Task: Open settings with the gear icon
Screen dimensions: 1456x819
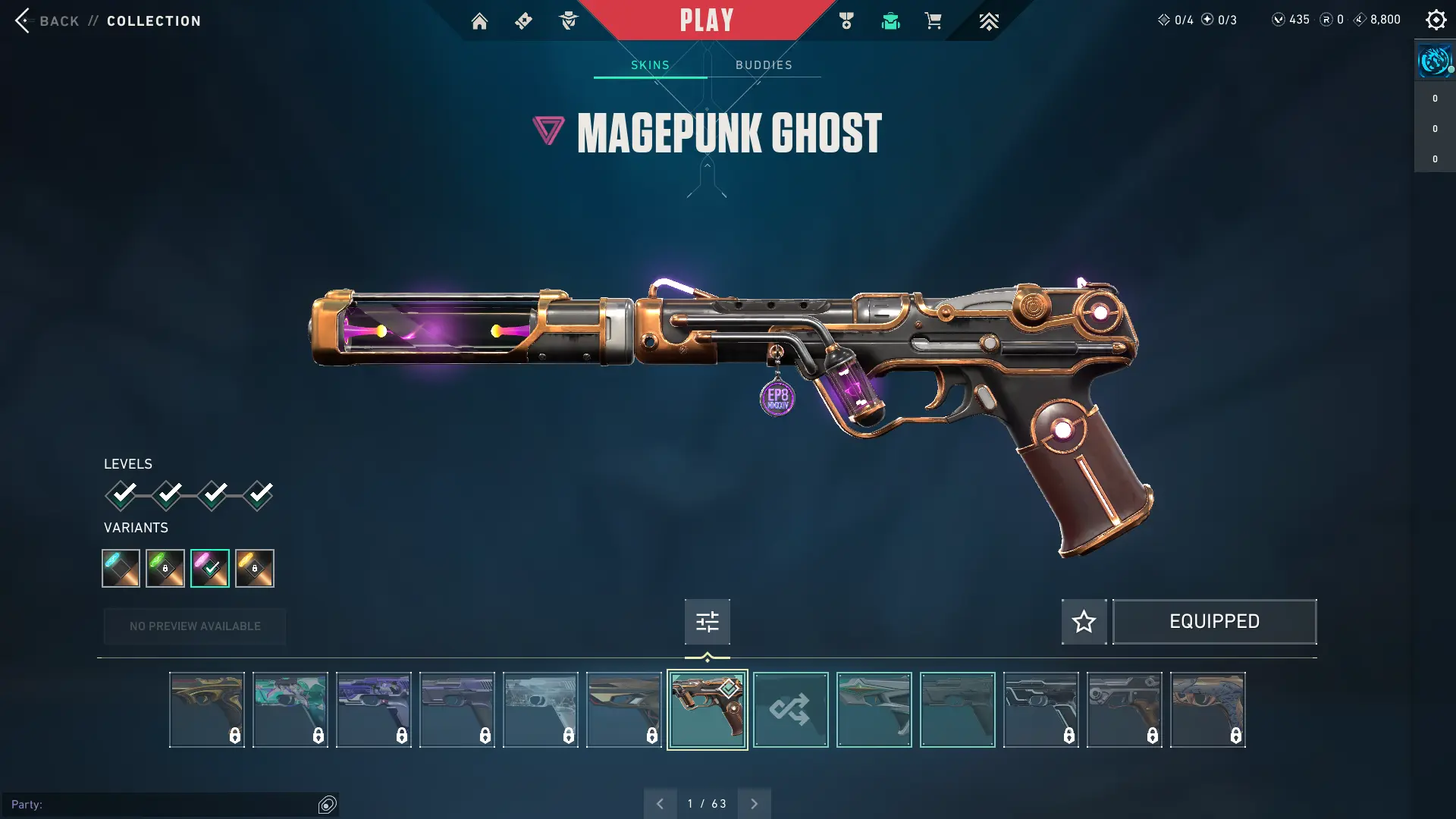Action: [1436, 20]
